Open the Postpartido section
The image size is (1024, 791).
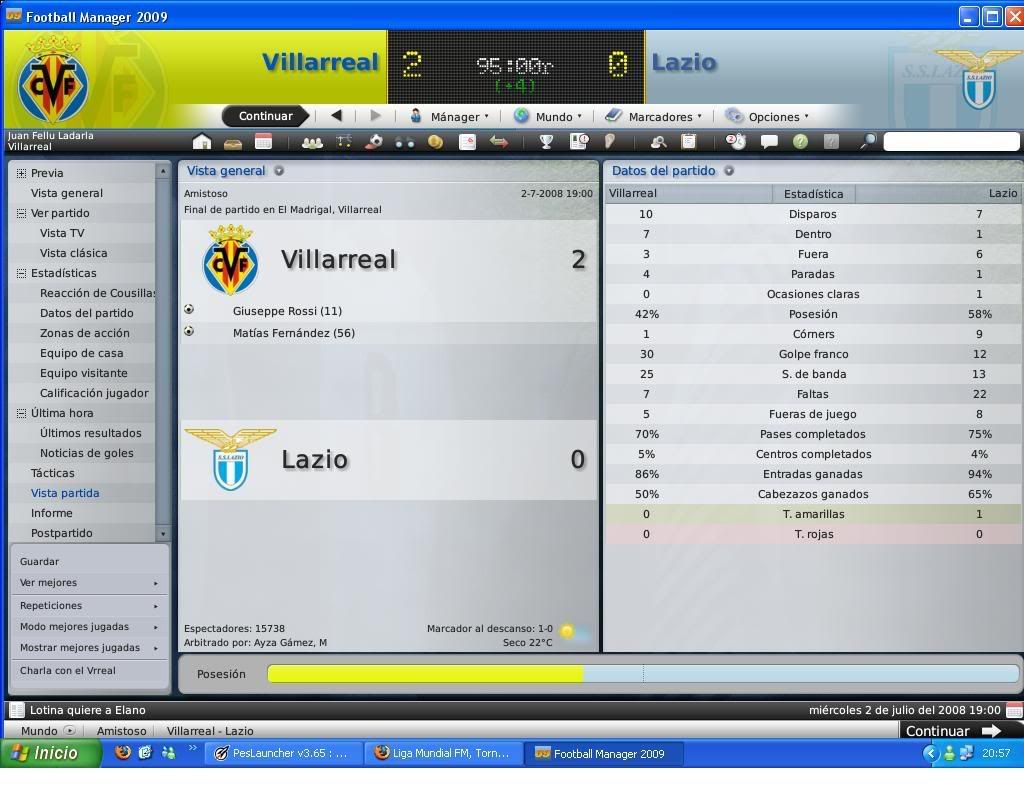coord(61,533)
